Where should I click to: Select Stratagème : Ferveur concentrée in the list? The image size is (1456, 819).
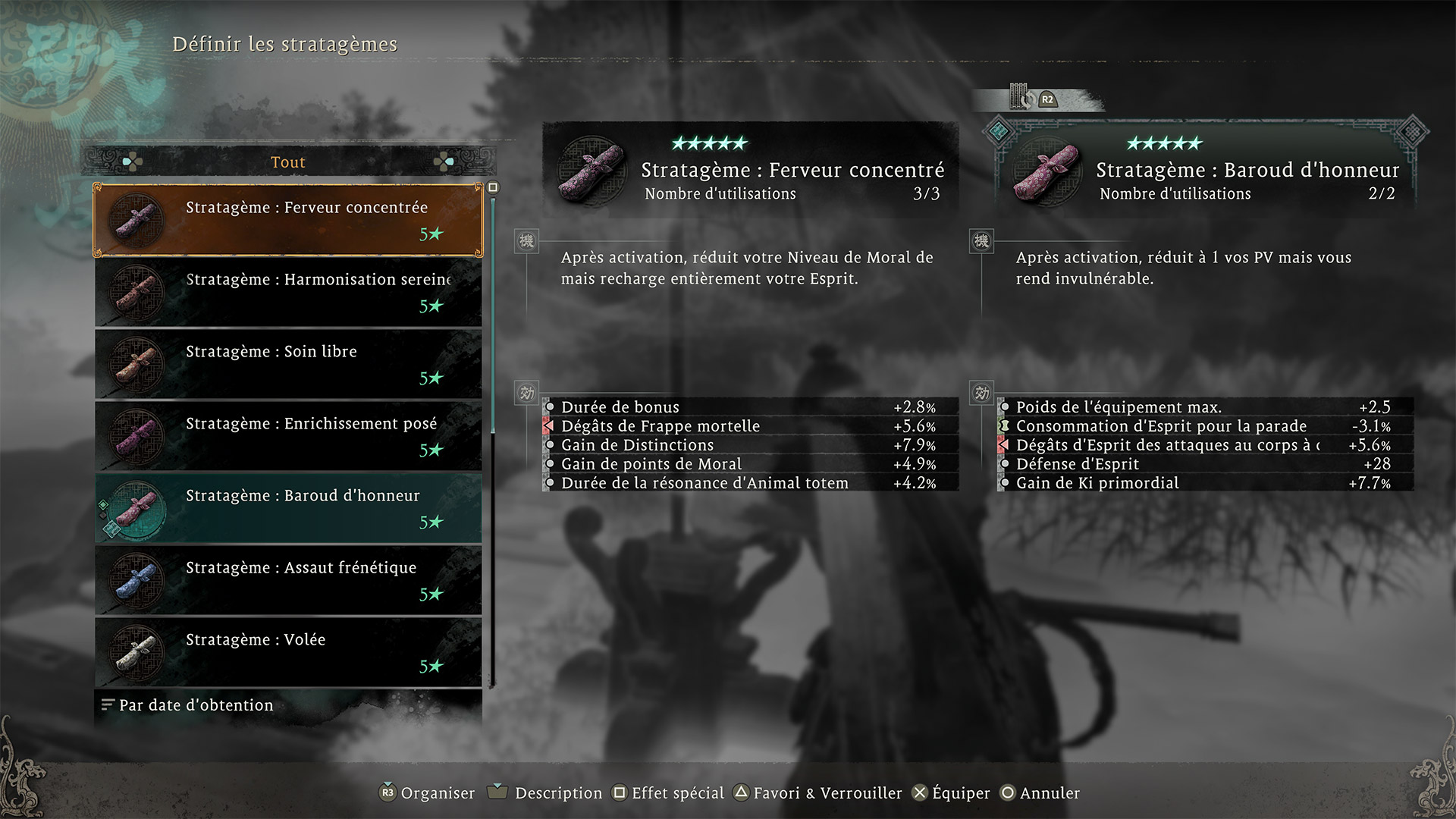(x=288, y=220)
